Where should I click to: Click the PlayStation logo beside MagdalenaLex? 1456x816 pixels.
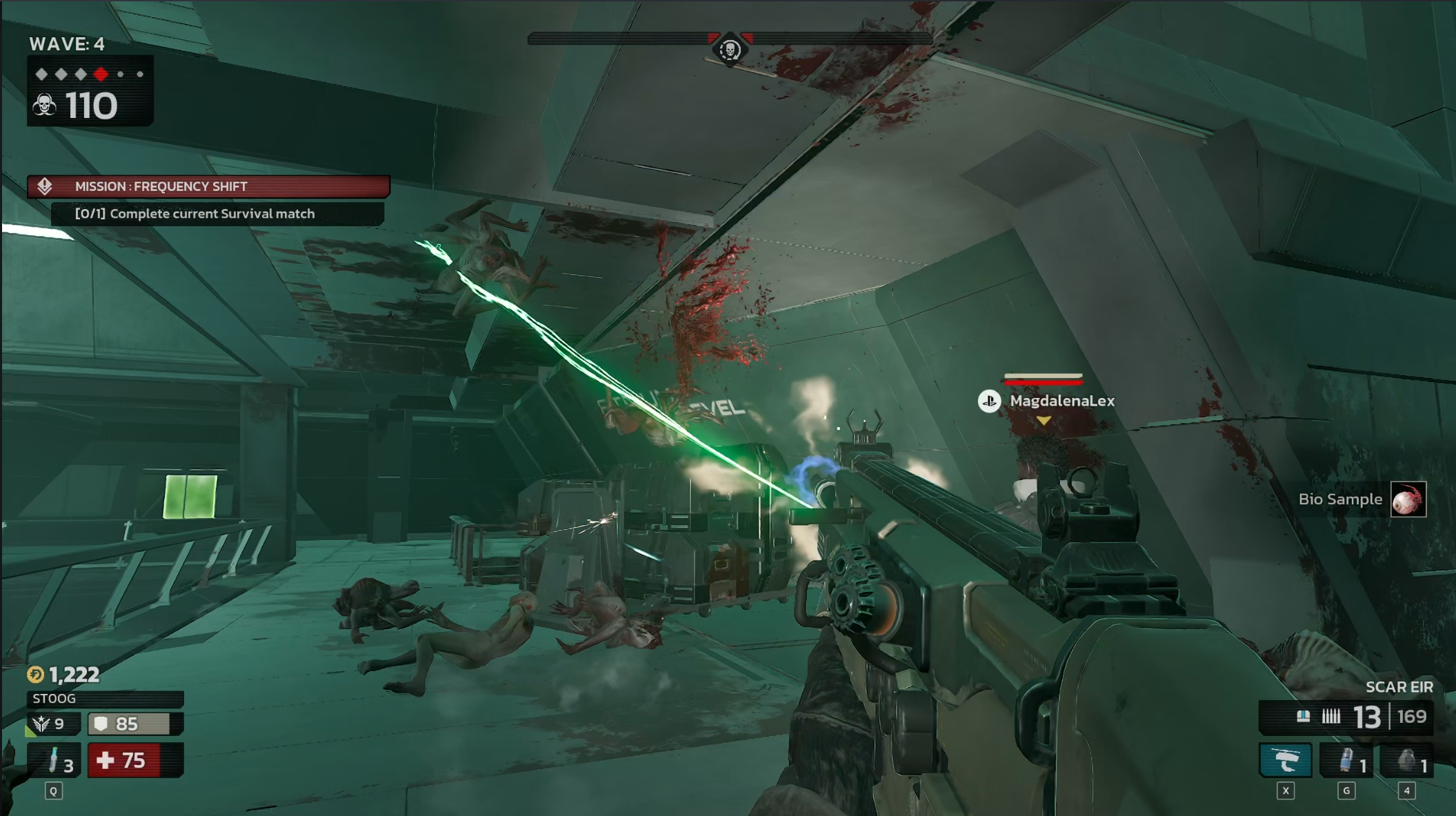click(x=989, y=401)
